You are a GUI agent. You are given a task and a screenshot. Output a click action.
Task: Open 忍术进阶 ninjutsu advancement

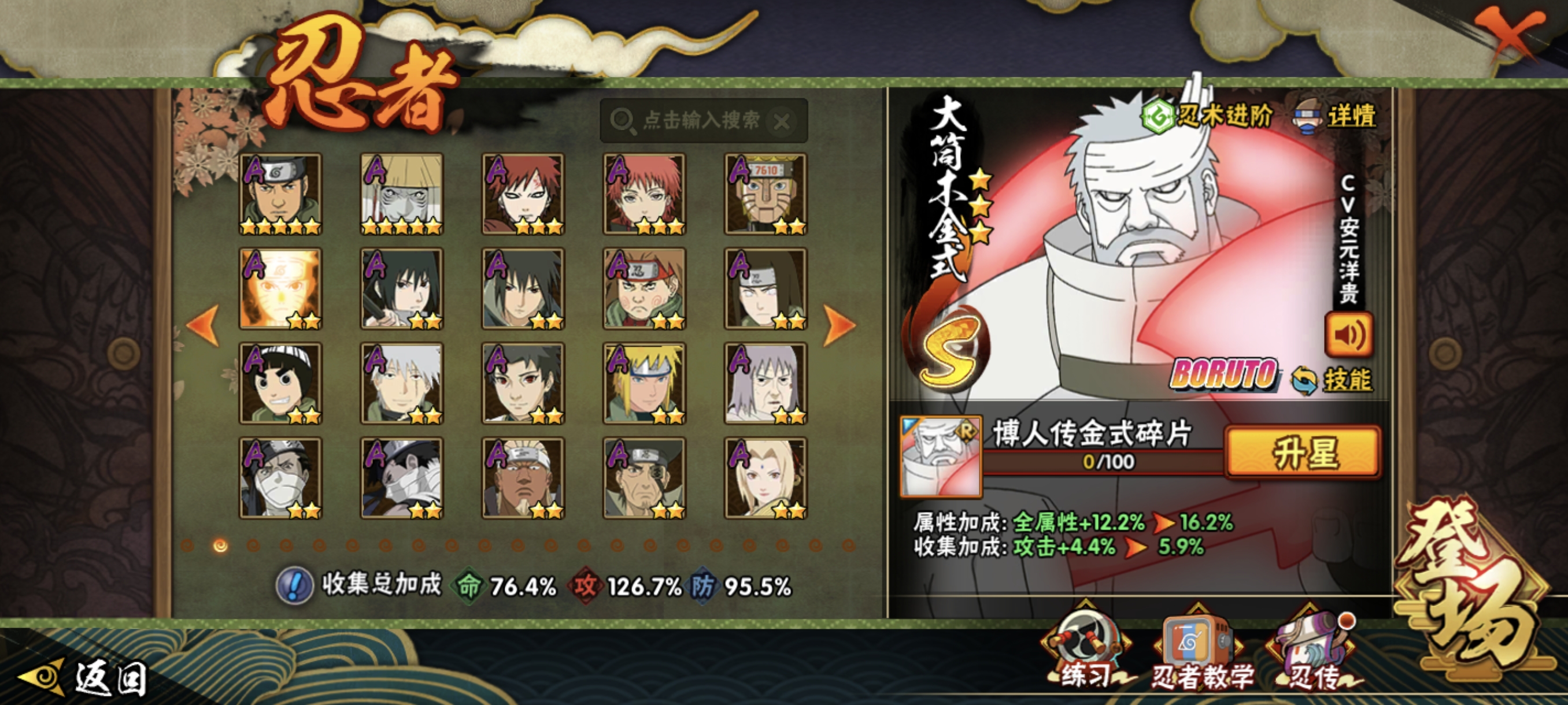(1207, 116)
